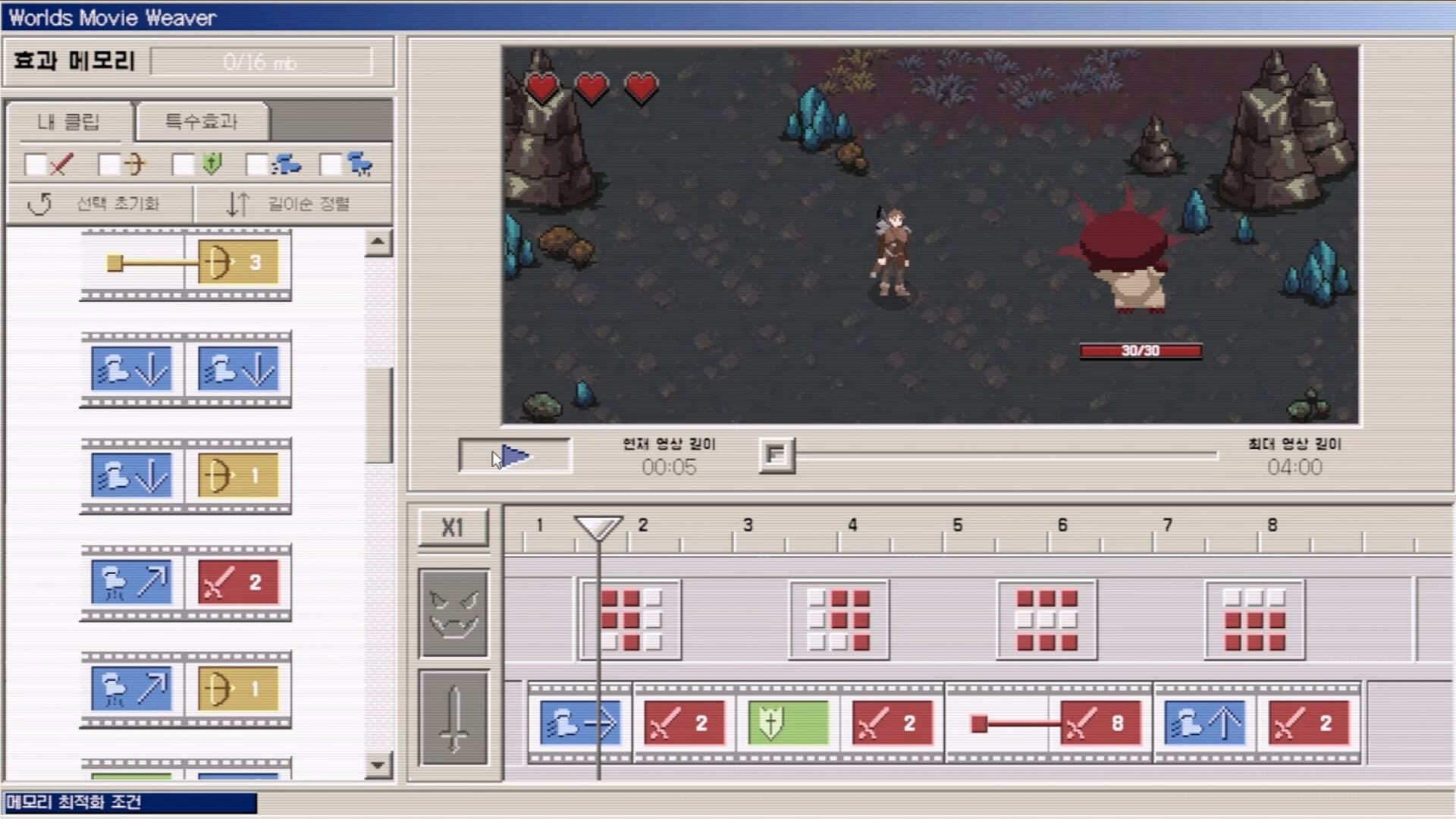
Task: Select the blue upward-boot clip in timeline
Action: (x=1203, y=722)
